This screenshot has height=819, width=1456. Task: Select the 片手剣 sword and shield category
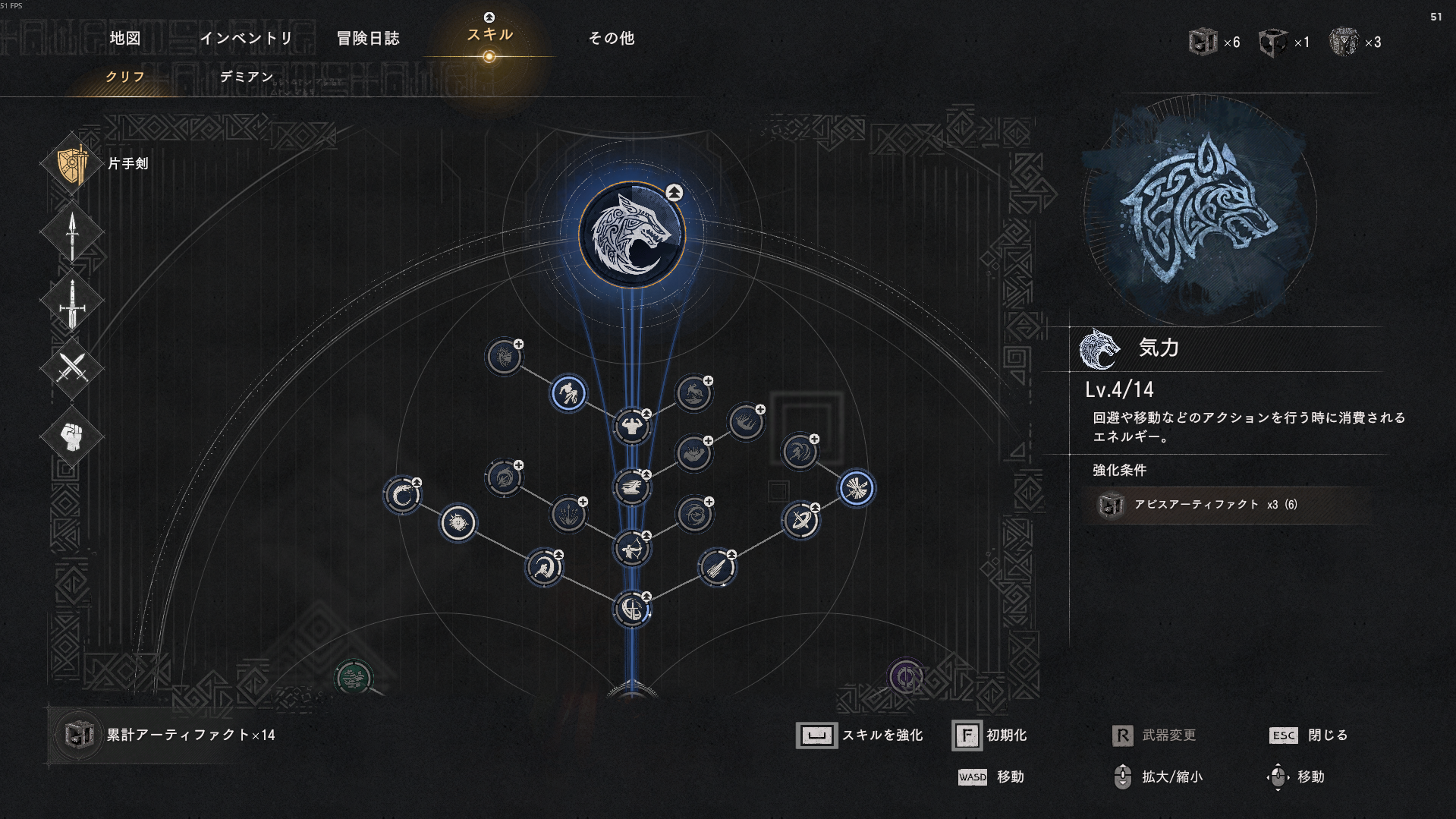[73, 164]
